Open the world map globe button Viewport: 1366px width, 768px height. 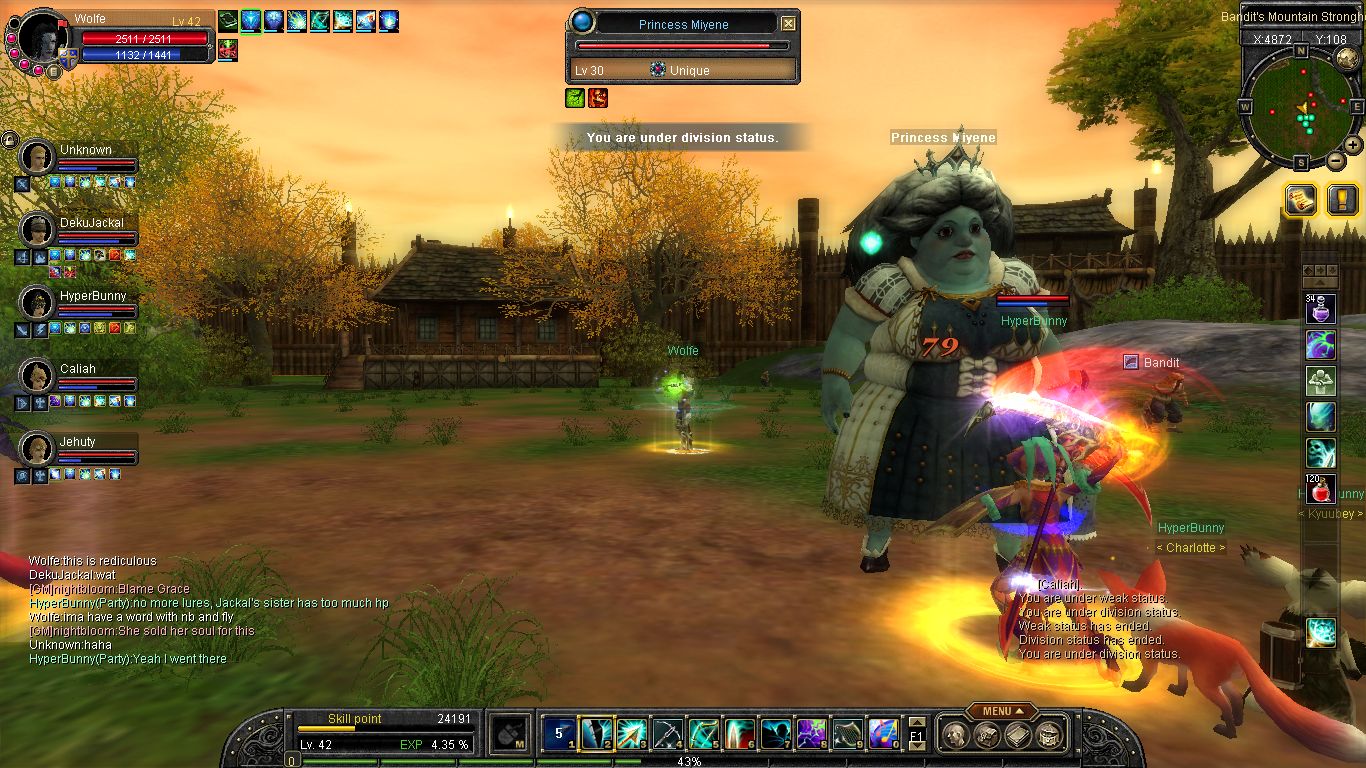(x=1347, y=58)
